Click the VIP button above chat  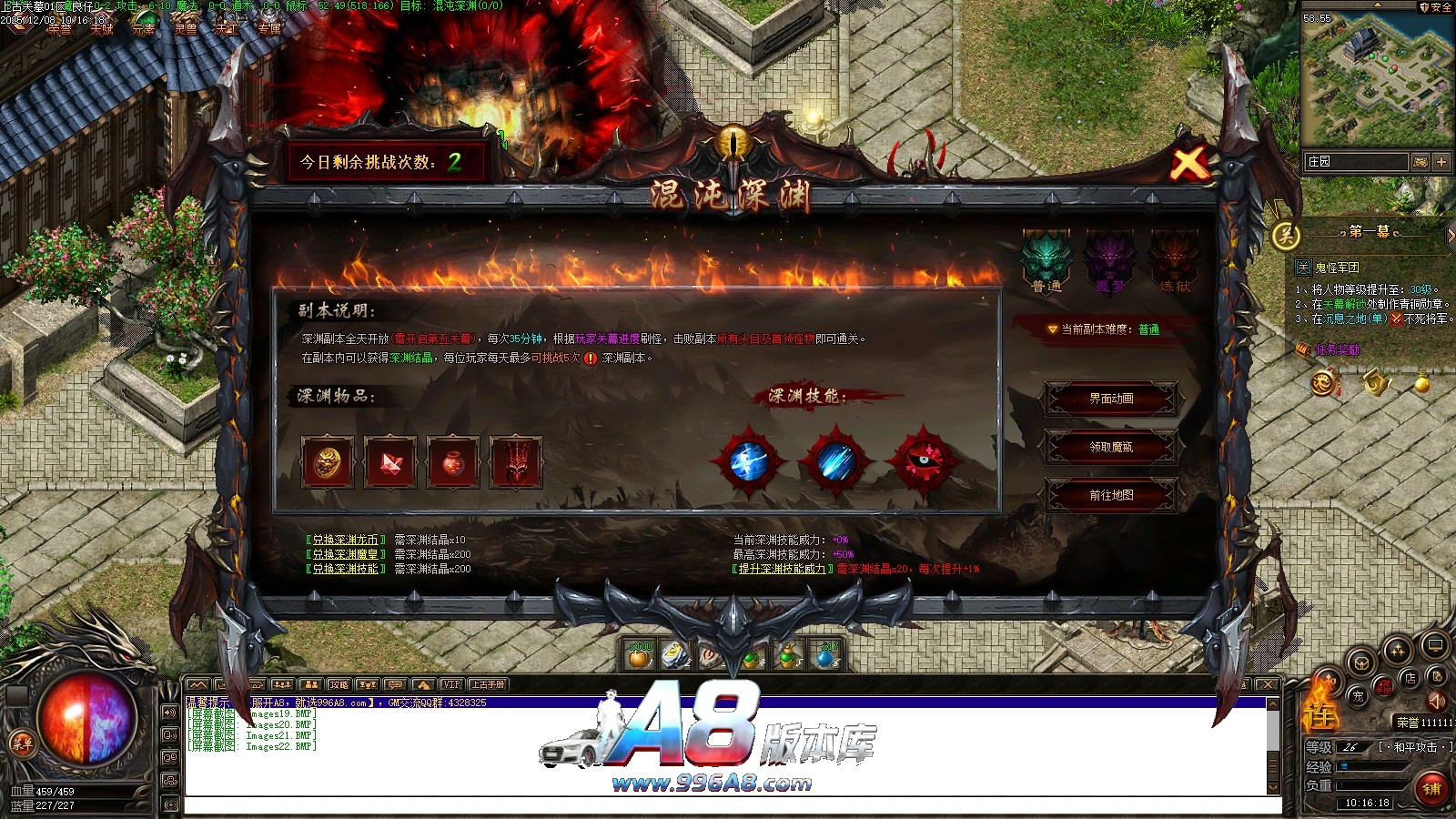coord(451,684)
